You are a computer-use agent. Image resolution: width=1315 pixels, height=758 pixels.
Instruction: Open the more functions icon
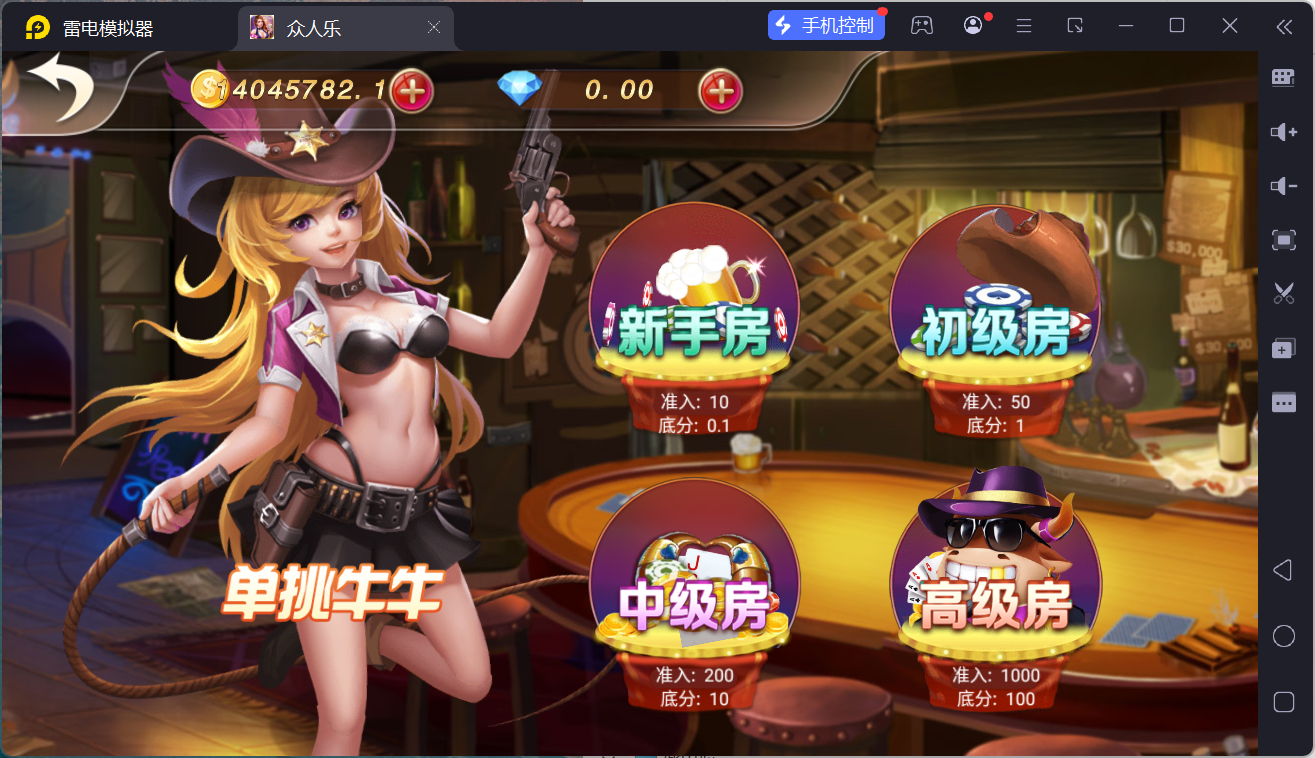click(x=1283, y=402)
